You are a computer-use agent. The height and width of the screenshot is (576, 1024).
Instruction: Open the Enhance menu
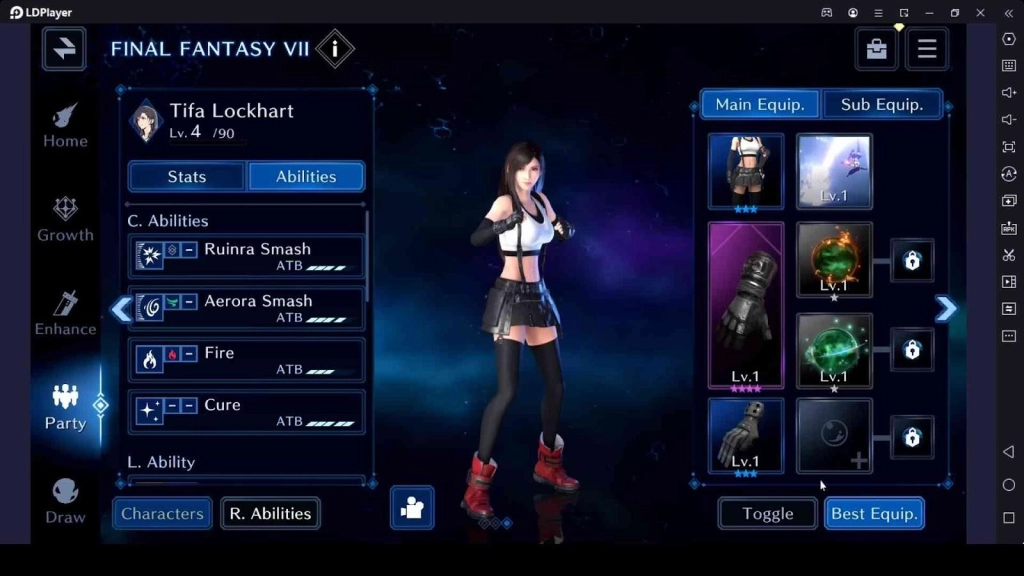65,313
